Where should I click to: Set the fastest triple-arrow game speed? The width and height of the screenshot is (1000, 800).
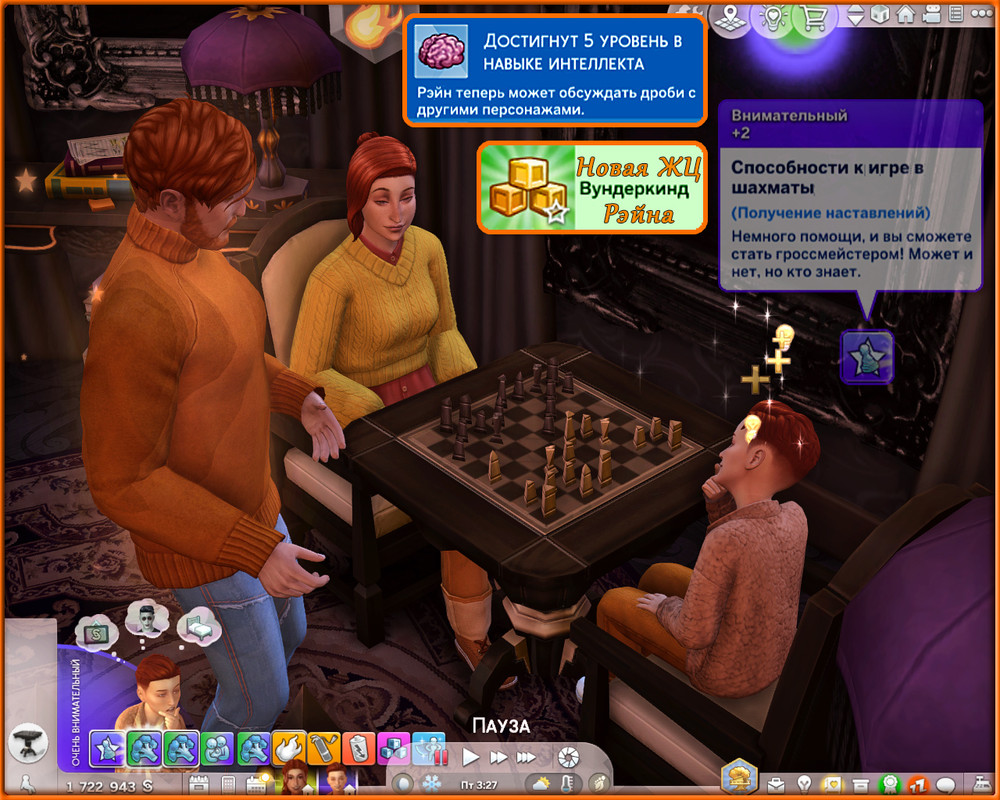[526, 757]
